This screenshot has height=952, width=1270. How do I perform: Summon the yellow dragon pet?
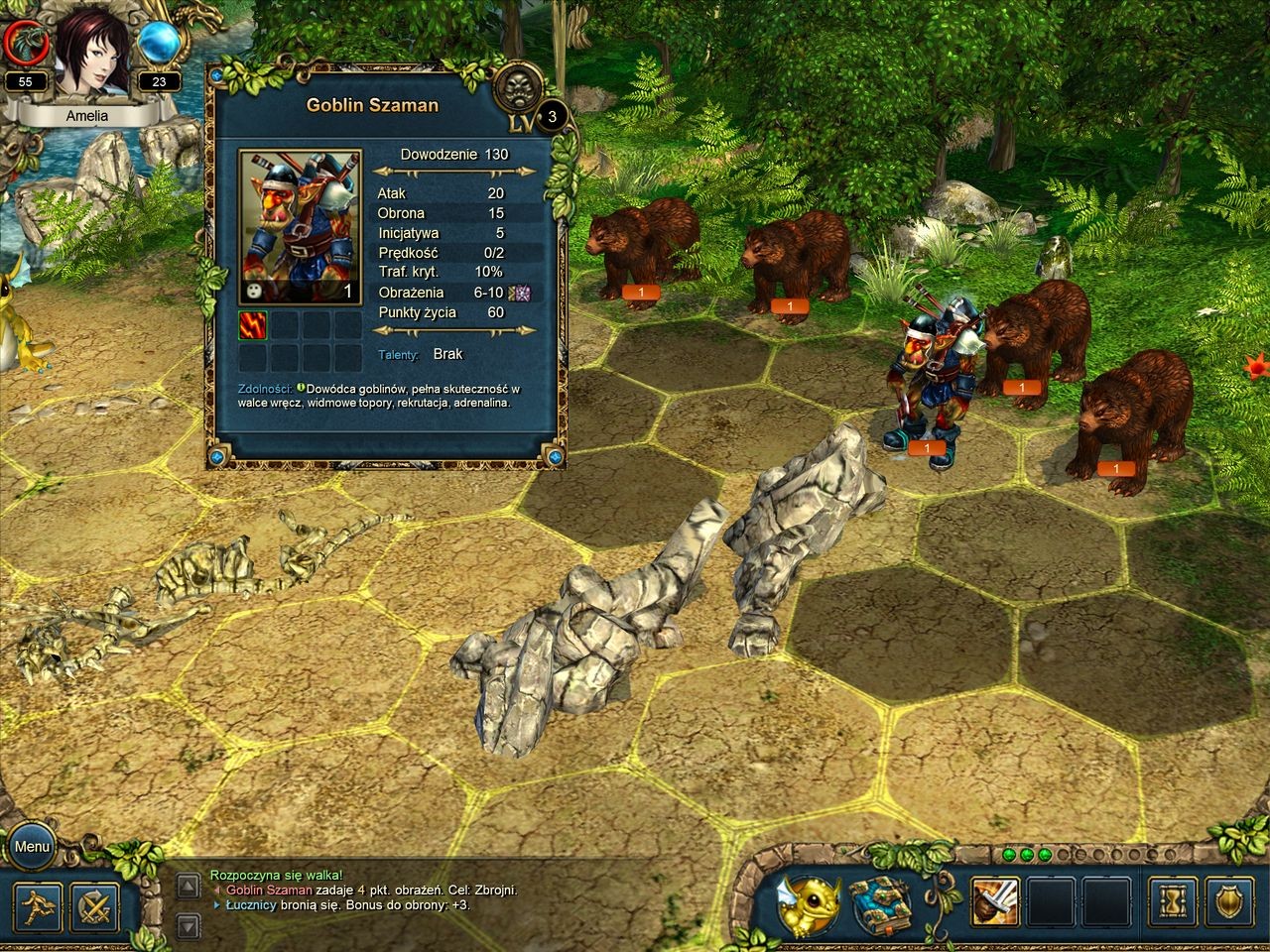(x=808, y=905)
